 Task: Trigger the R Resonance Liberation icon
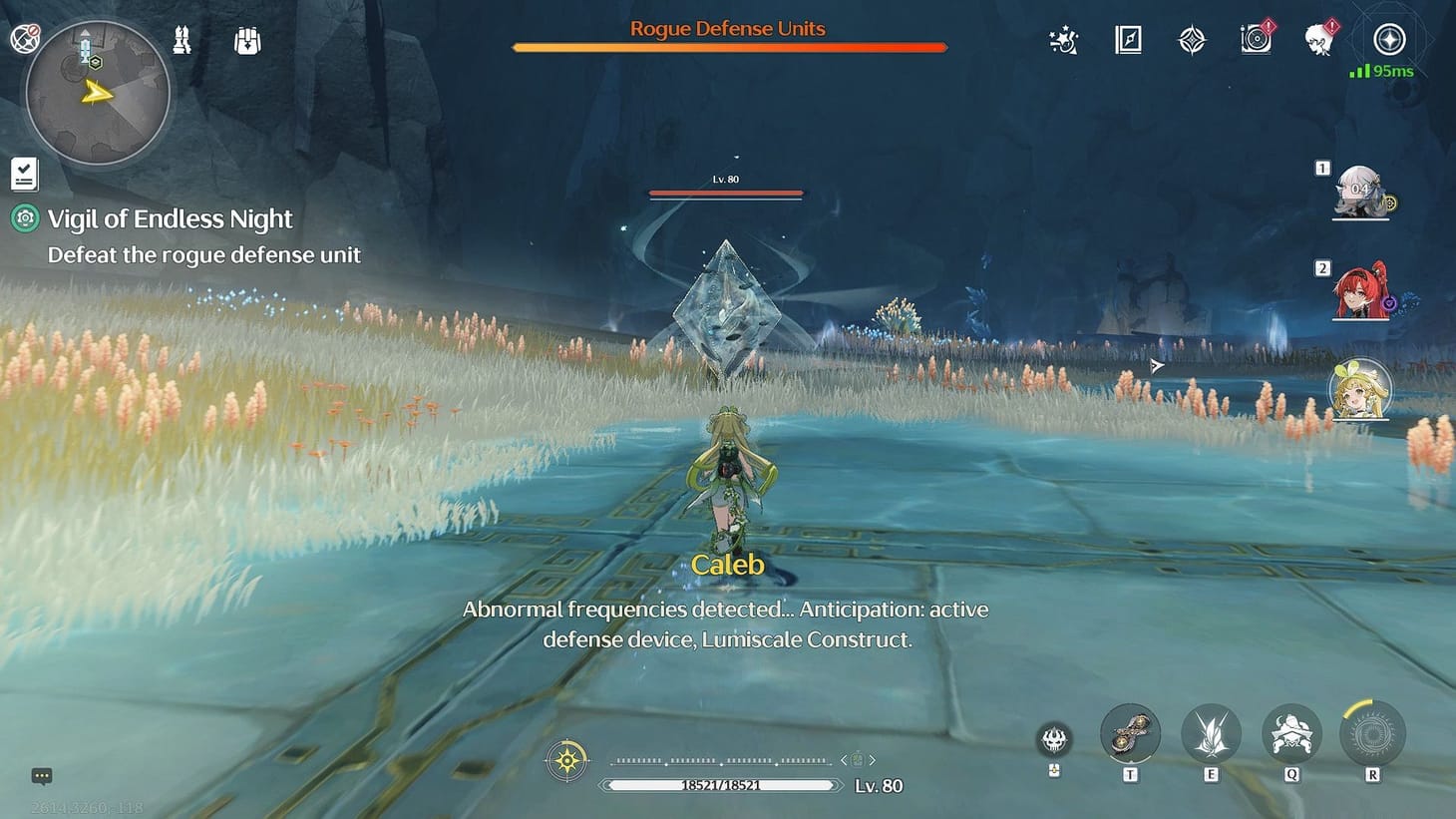click(x=1373, y=733)
